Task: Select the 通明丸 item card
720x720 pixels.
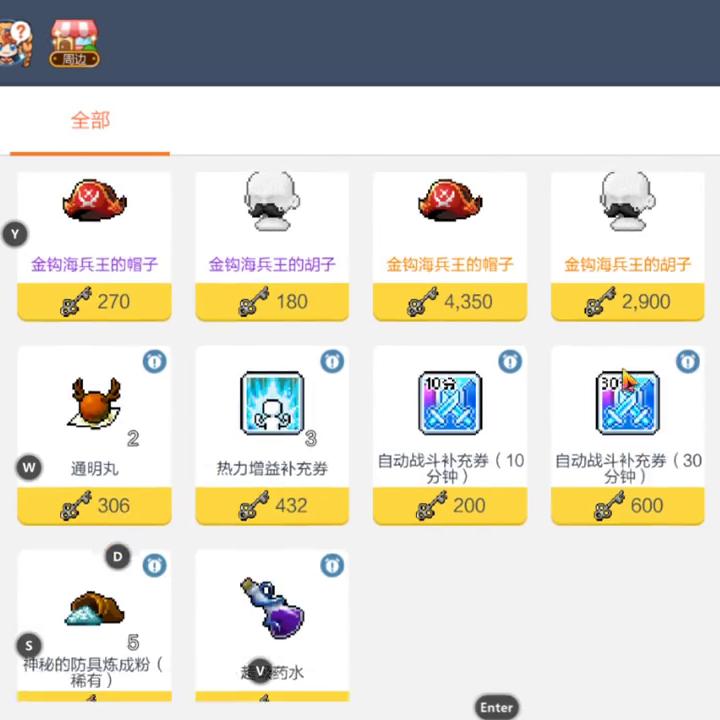Action: click(94, 420)
